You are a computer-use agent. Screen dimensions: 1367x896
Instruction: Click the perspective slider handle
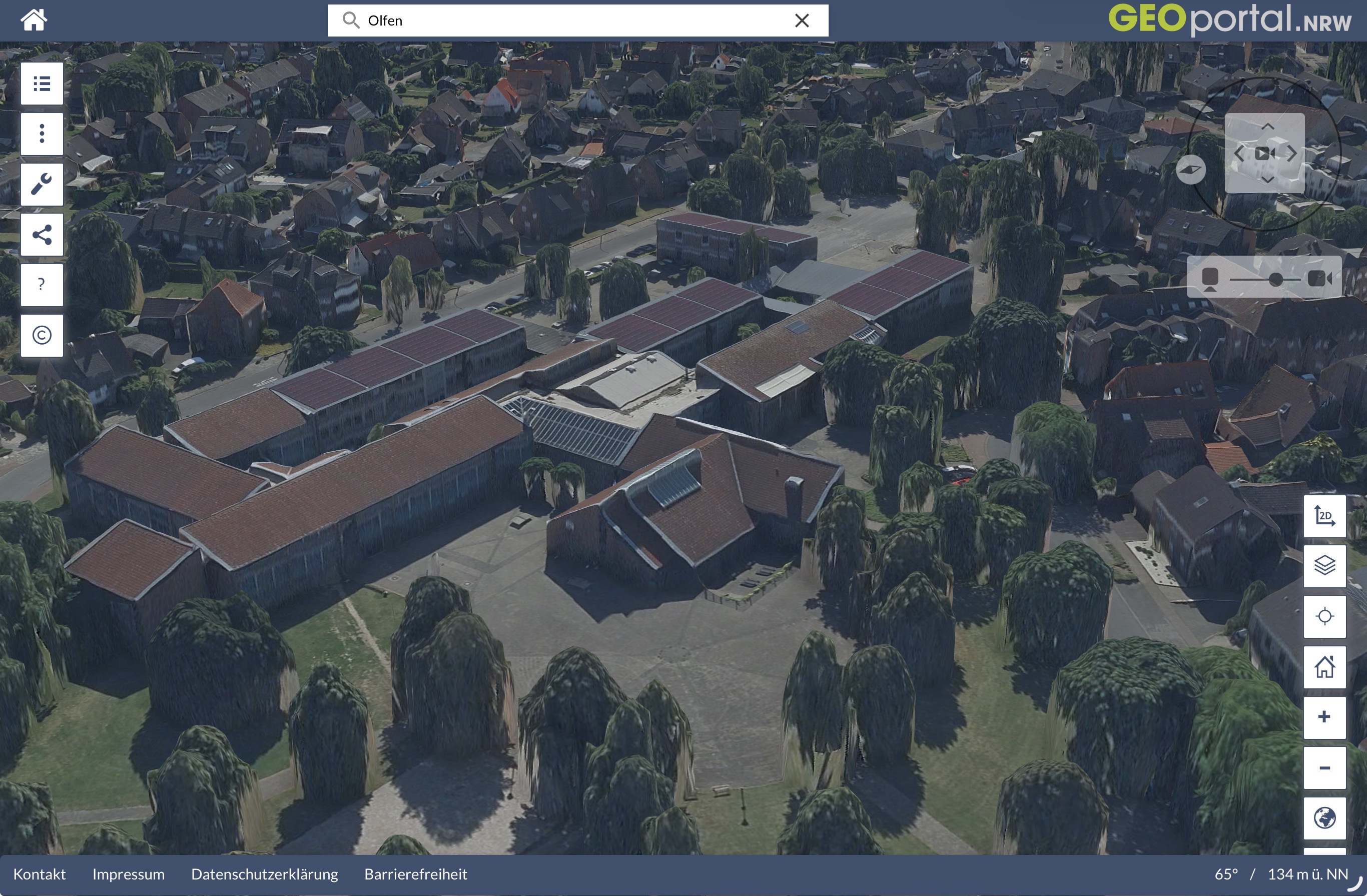[x=1276, y=279]
